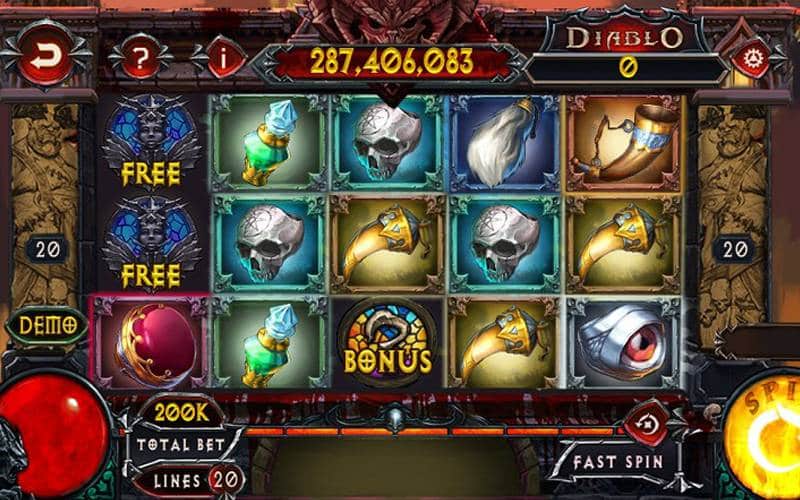Open the gear settings button

tap(749, 59)
